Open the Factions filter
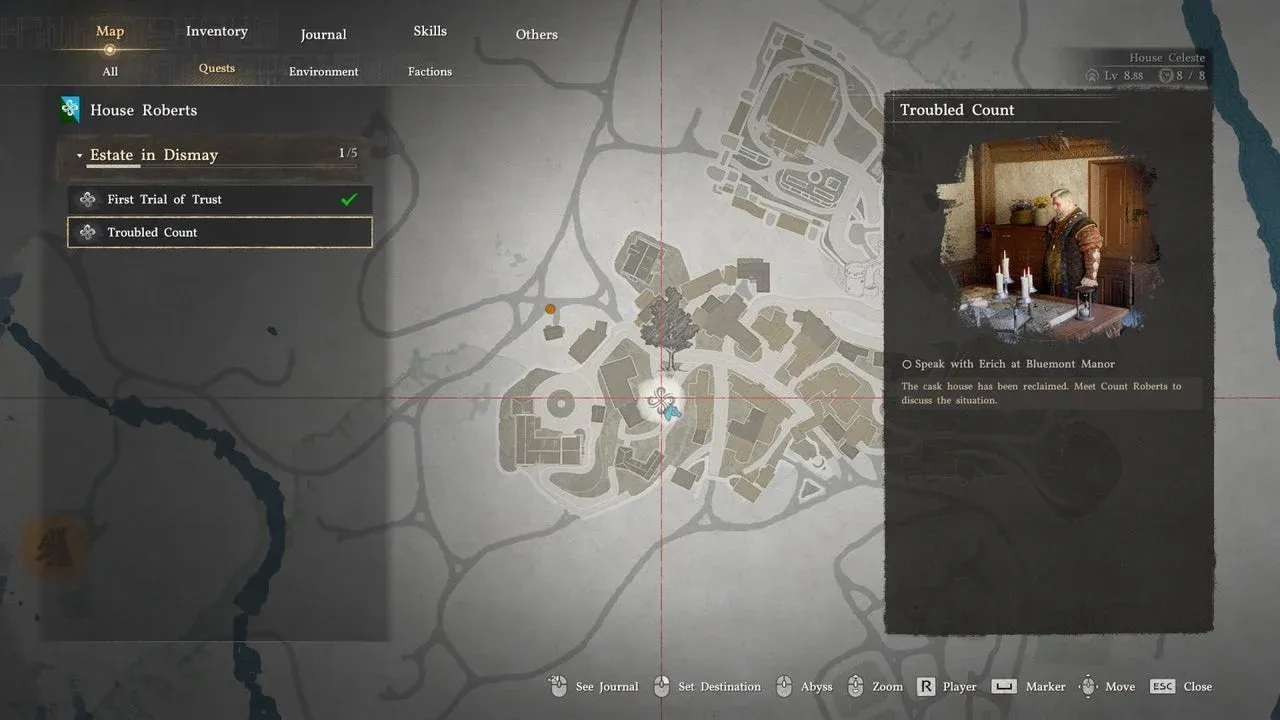Image resolution: width=1280 pixels, height=720 pixels. (430, 71)
